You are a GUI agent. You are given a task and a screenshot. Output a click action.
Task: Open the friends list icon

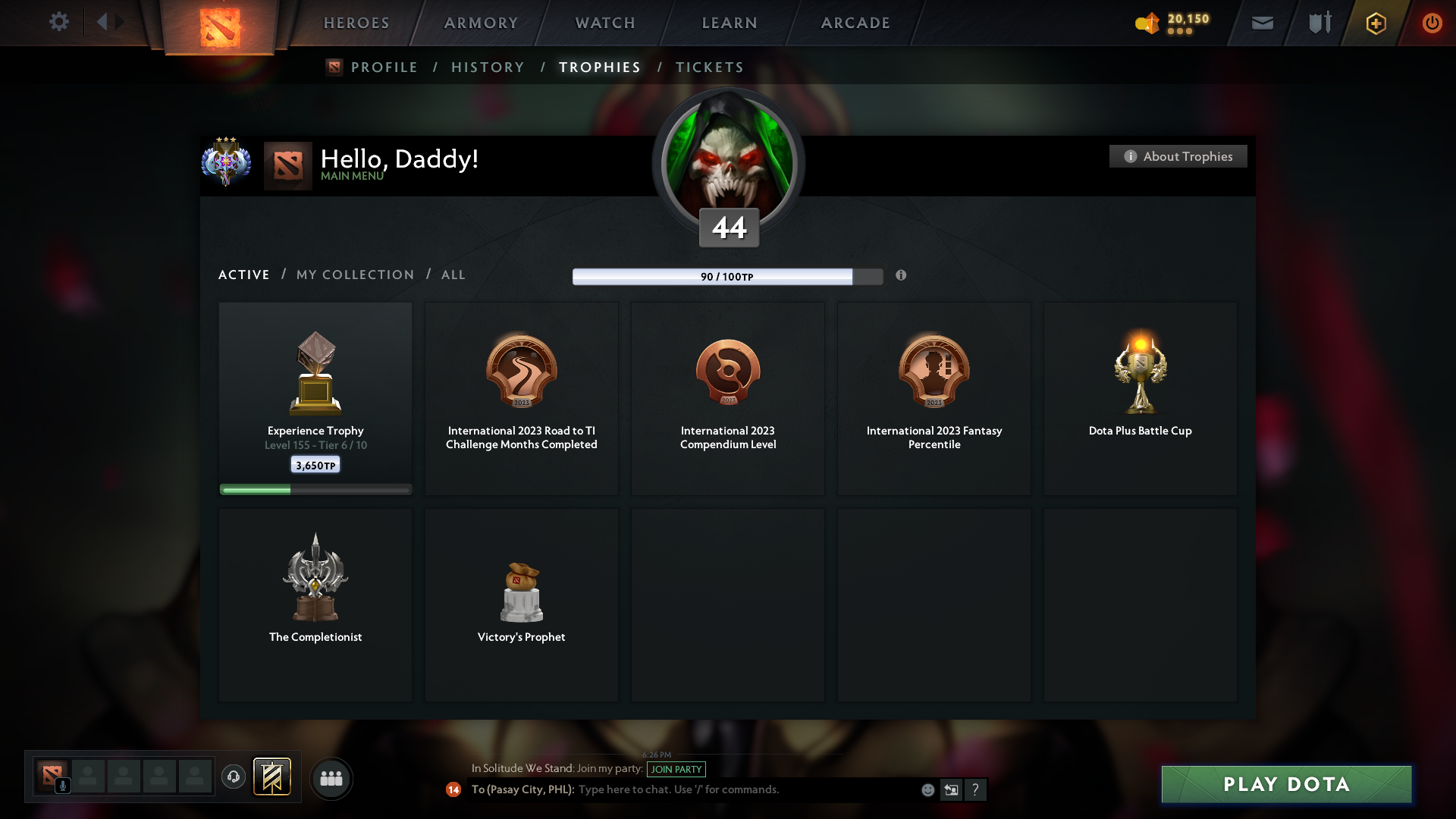pos(331,778)
